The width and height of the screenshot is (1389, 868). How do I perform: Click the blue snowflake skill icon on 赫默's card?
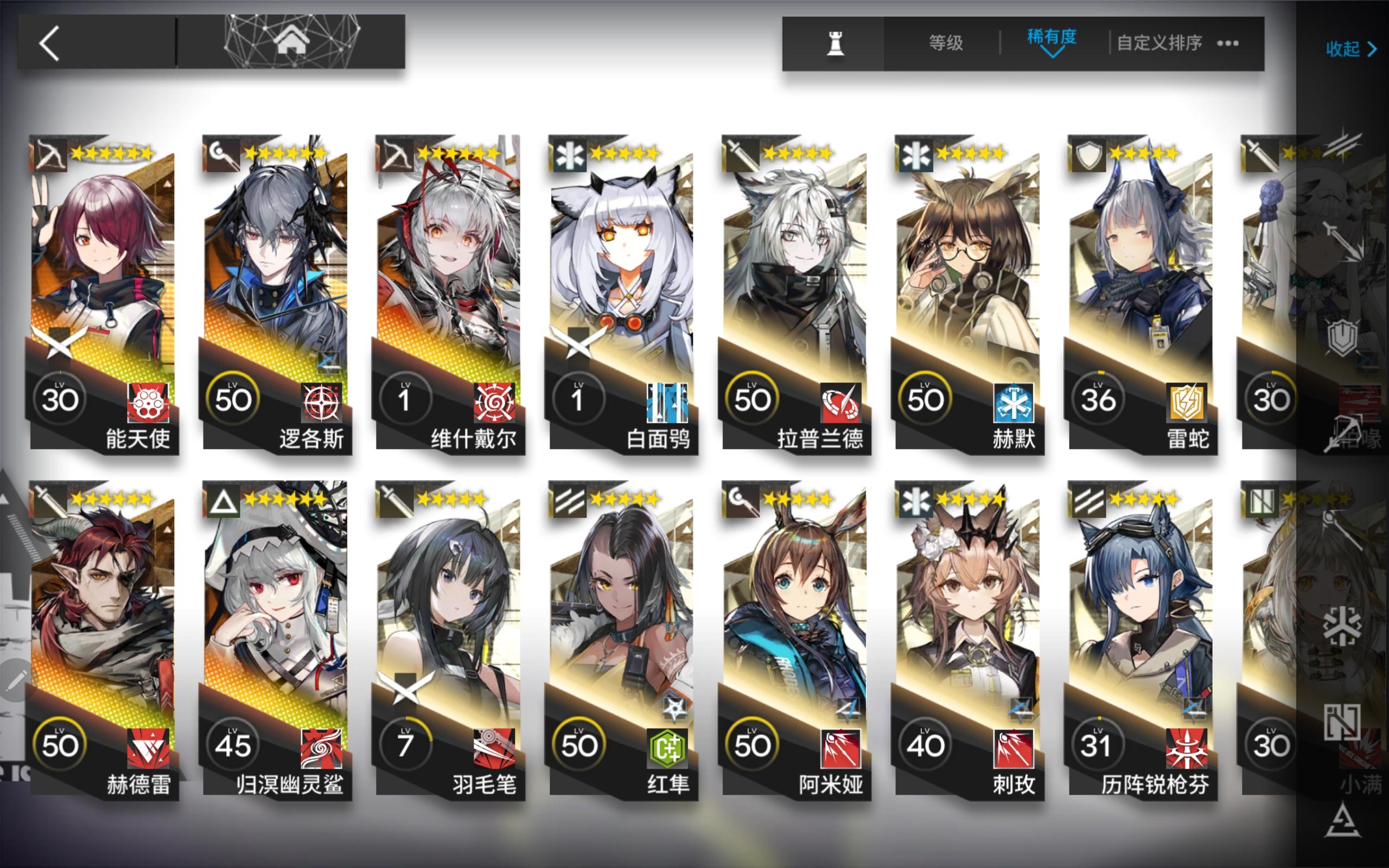pos(1014,404)
